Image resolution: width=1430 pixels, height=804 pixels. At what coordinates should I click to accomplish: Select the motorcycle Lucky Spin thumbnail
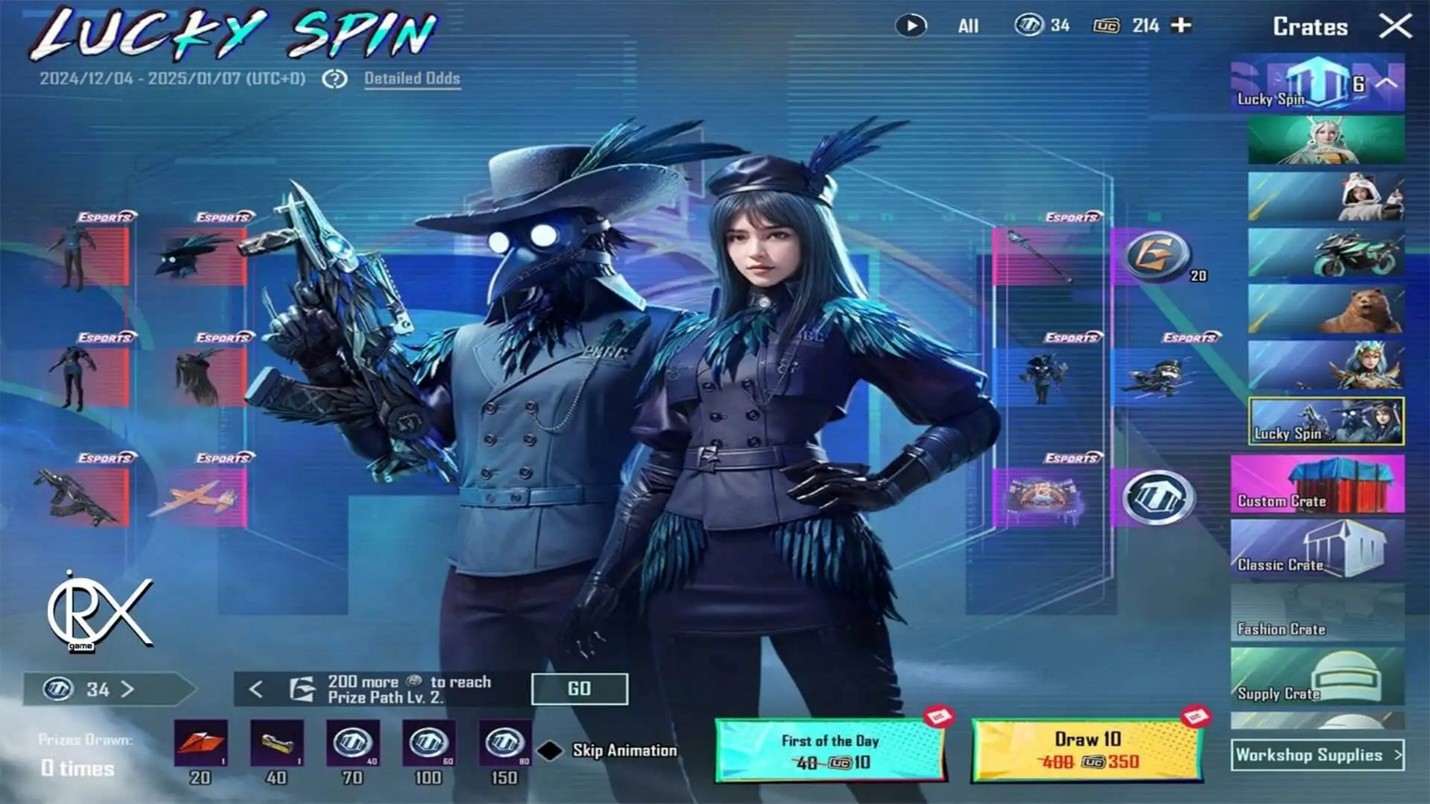point(1325,252)
